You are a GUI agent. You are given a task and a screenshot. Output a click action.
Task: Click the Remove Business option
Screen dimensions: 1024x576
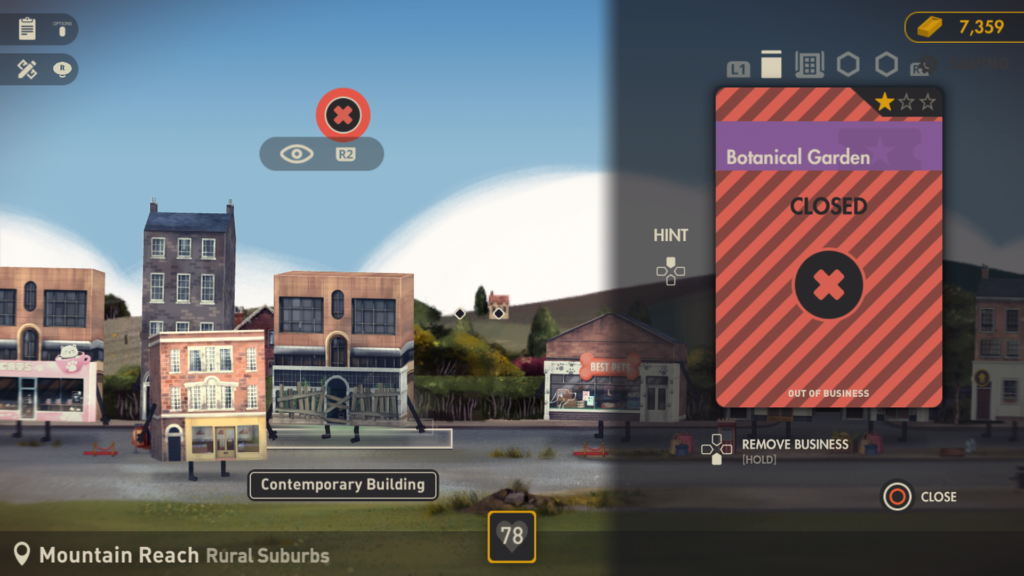[x=794, y=445]
